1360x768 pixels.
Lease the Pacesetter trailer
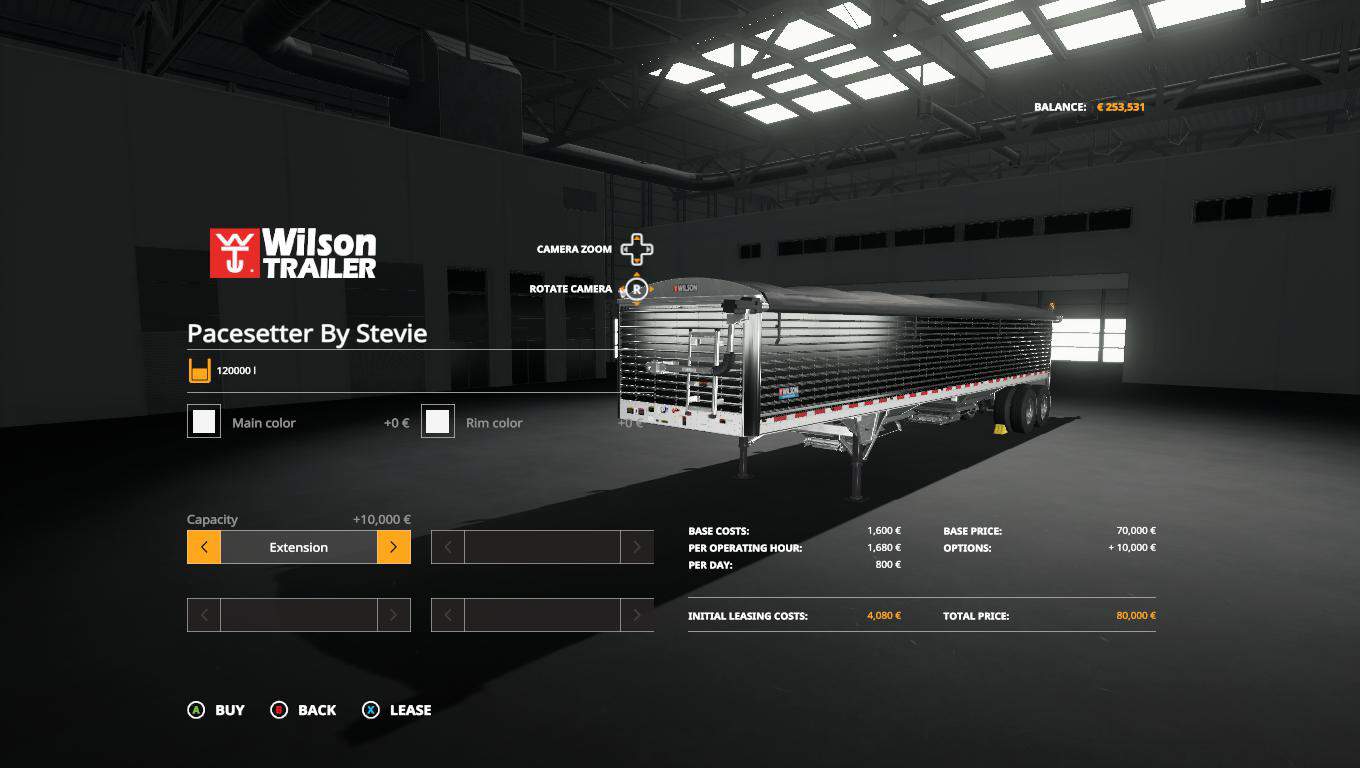click(397, 710)
